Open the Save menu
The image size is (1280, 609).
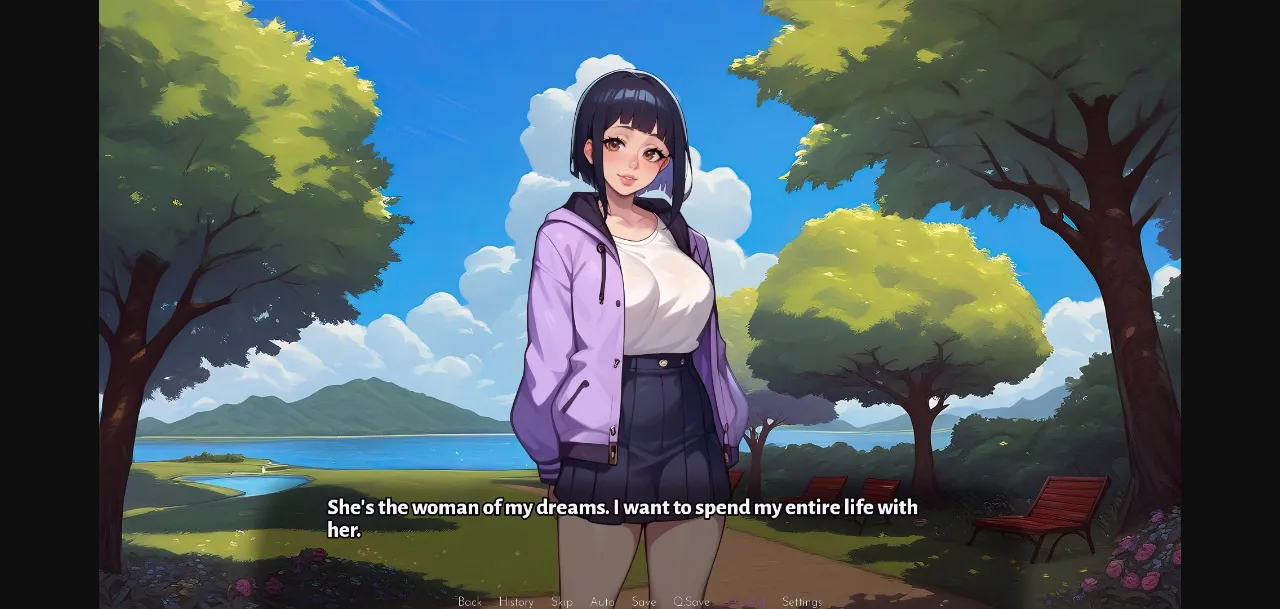(x=644, y=602)
